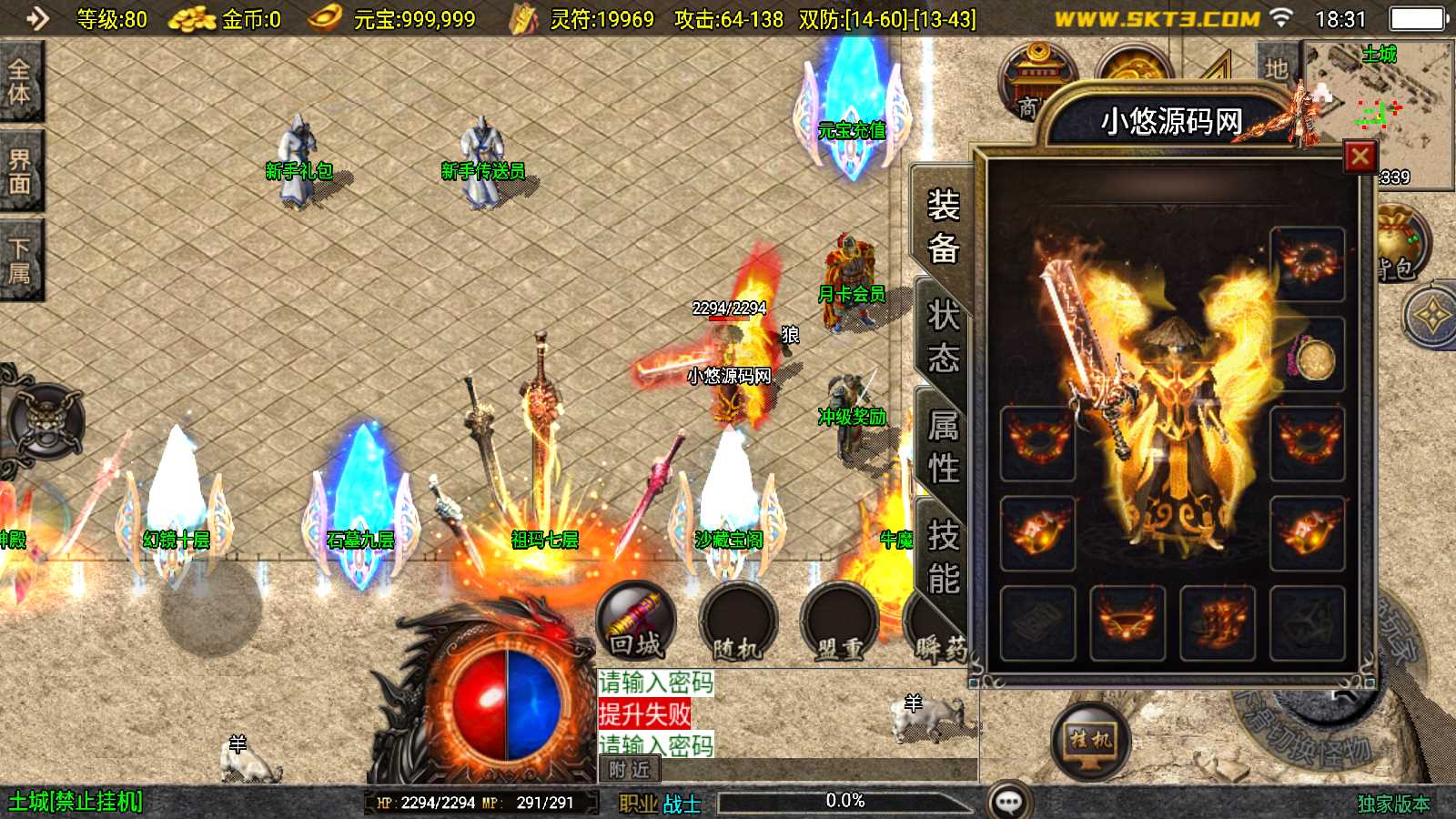The image size is (1456, 819).
Task: Show the 属性 attributes tab
Action: [x=943, y=446]
